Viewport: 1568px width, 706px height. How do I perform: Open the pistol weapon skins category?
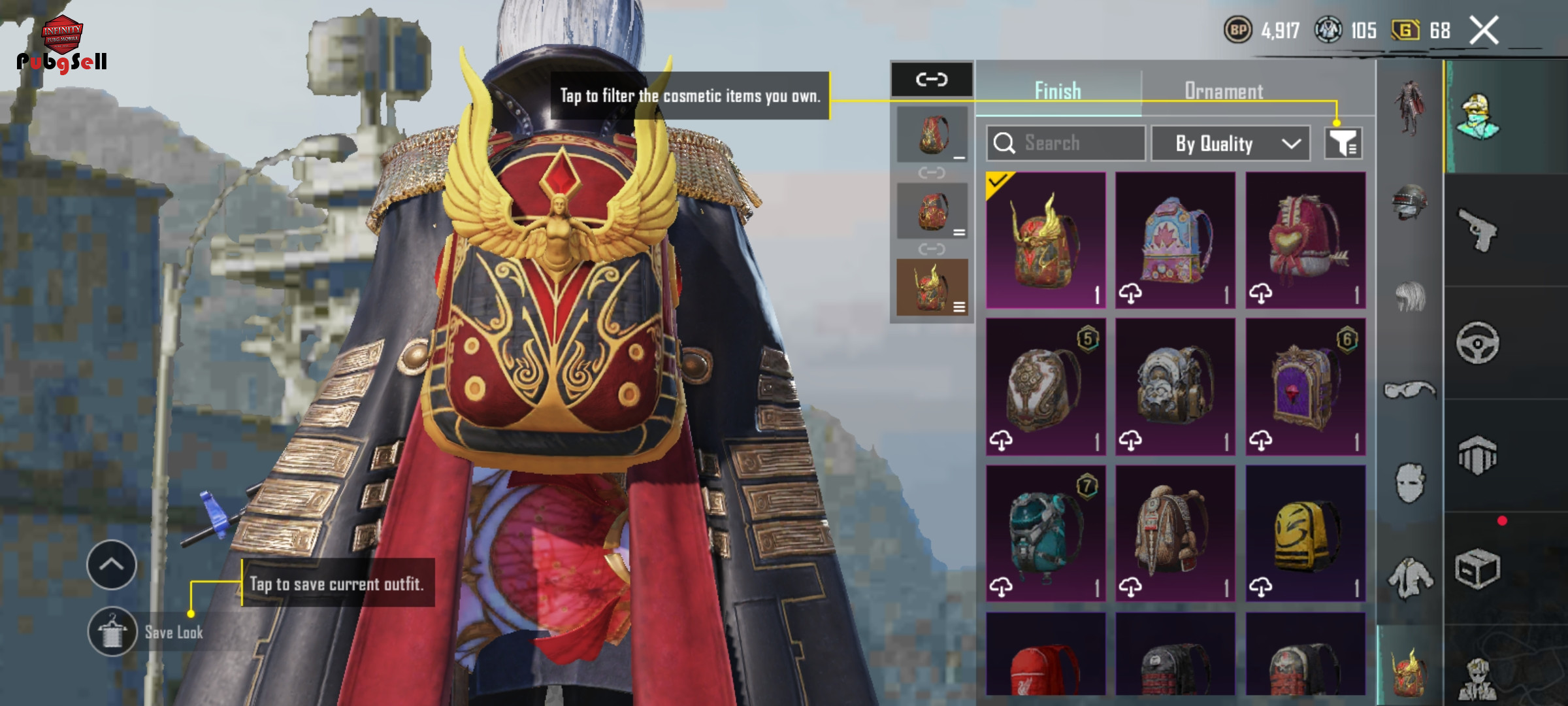[x=1478, y=230]
